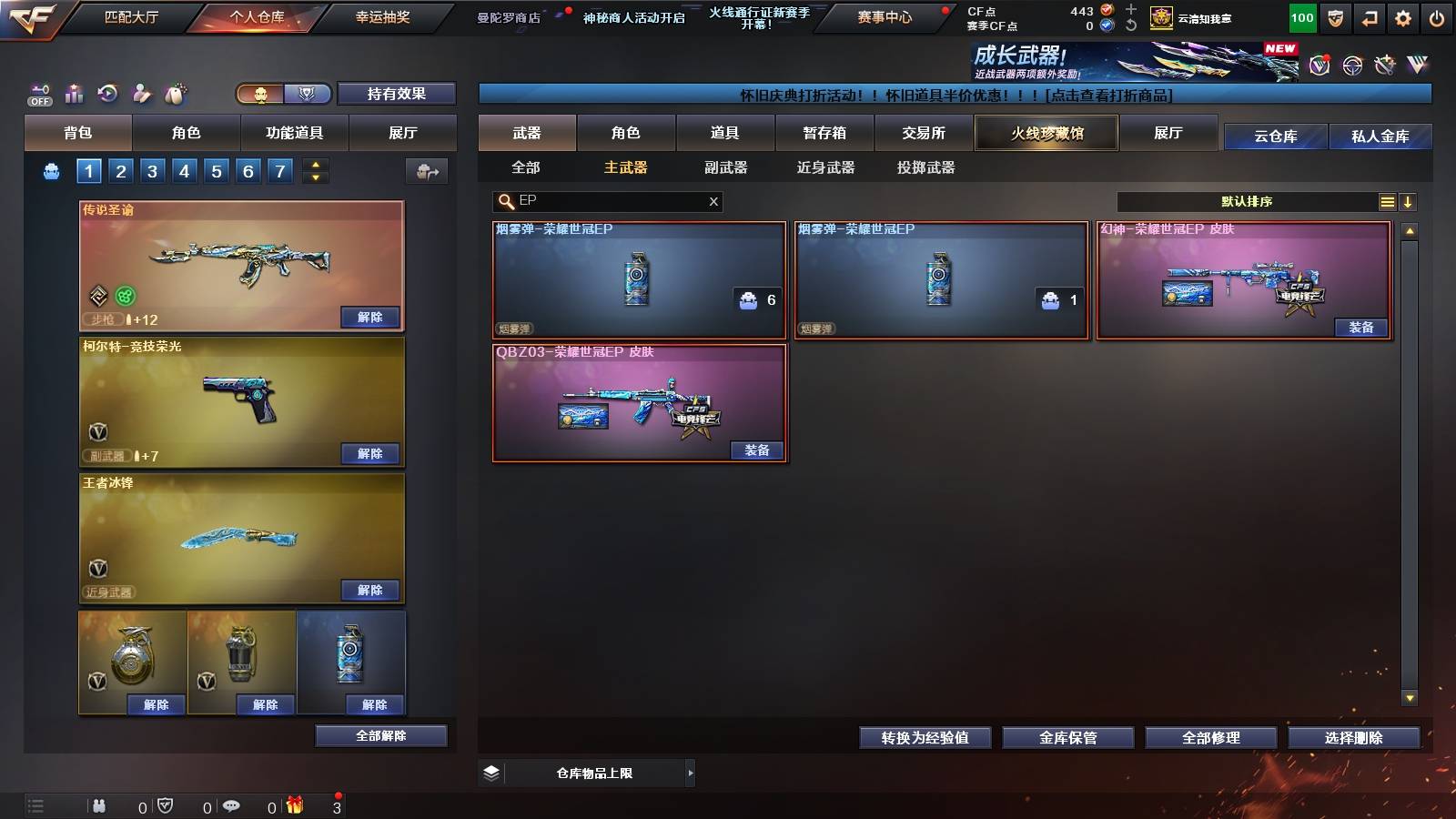
Task: Toggle the OFF key switch above the backpack
Action: [x=38, y=94]
